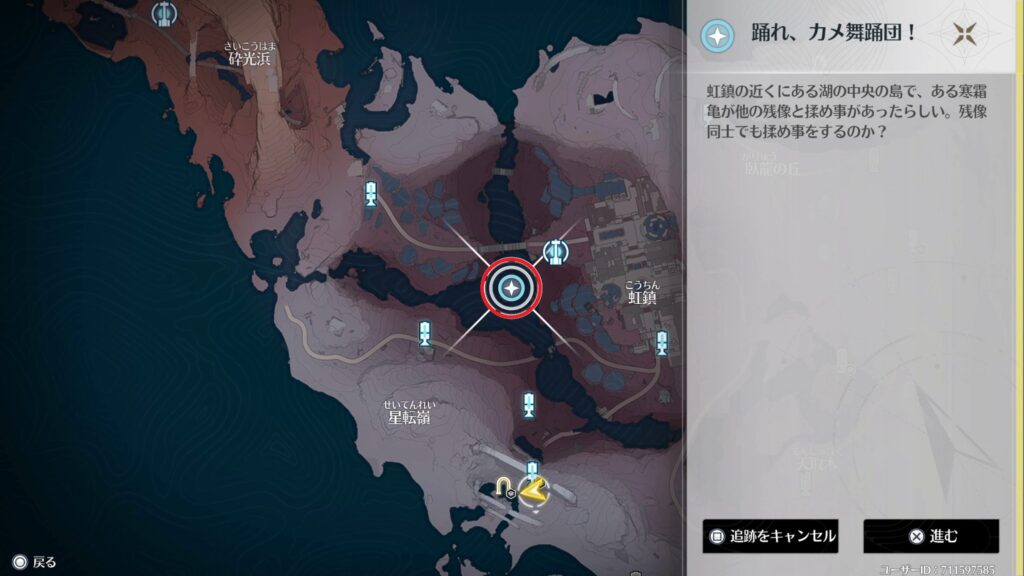Viewport: 1024px width, 576px height.
Task: Go back using the 戻る button
Action: 35,562
